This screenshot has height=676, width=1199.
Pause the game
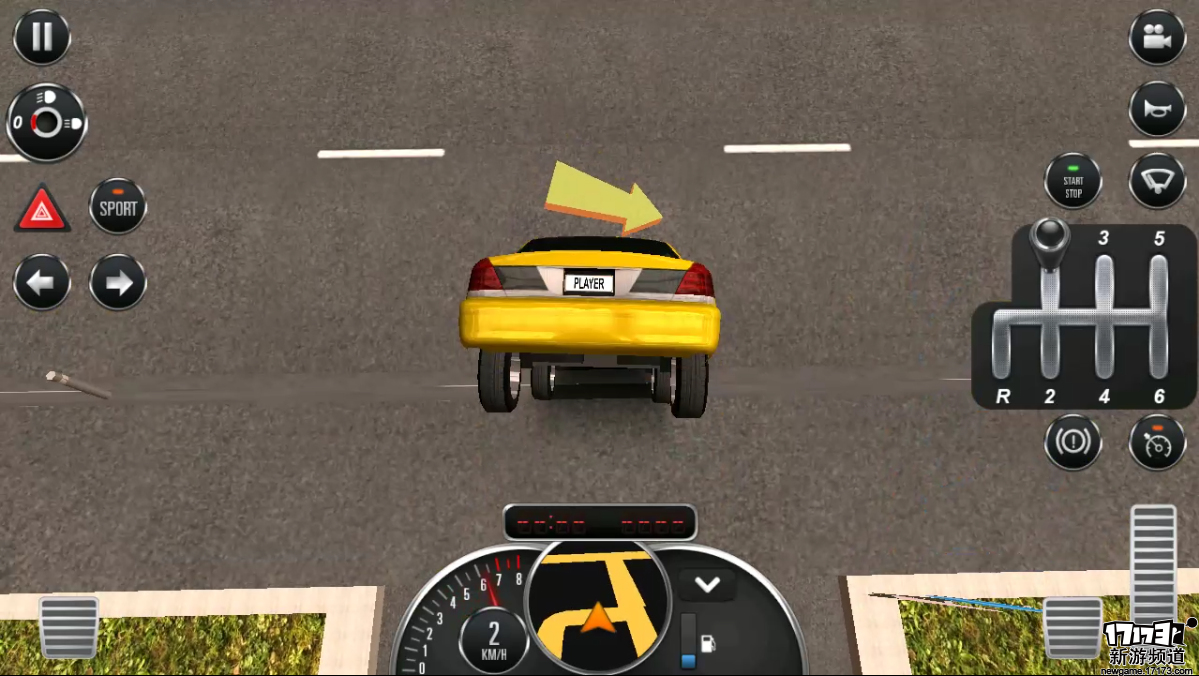pyautogui.click(x=42, y=37)
